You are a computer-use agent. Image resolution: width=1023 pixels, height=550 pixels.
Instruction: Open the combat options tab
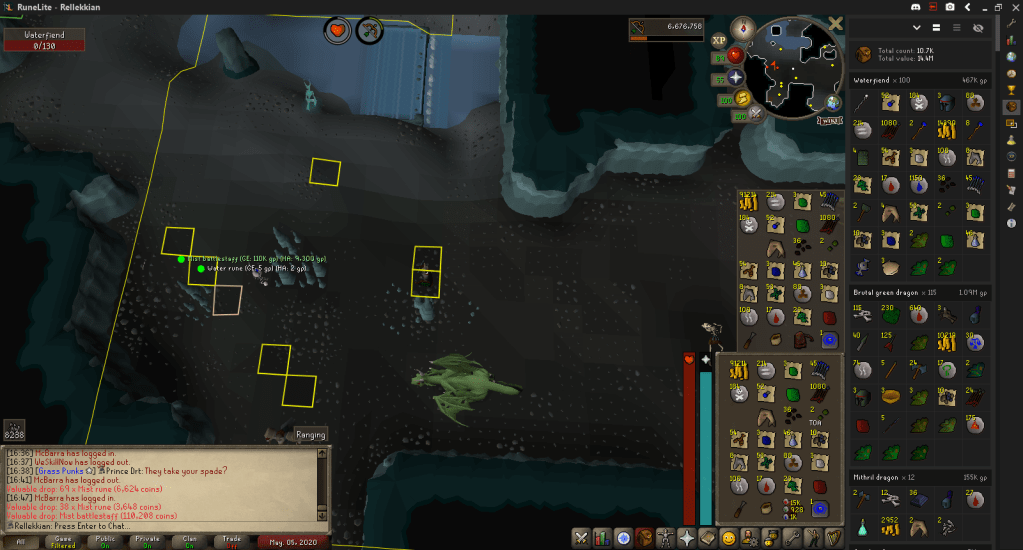click(x=582, y=538)
